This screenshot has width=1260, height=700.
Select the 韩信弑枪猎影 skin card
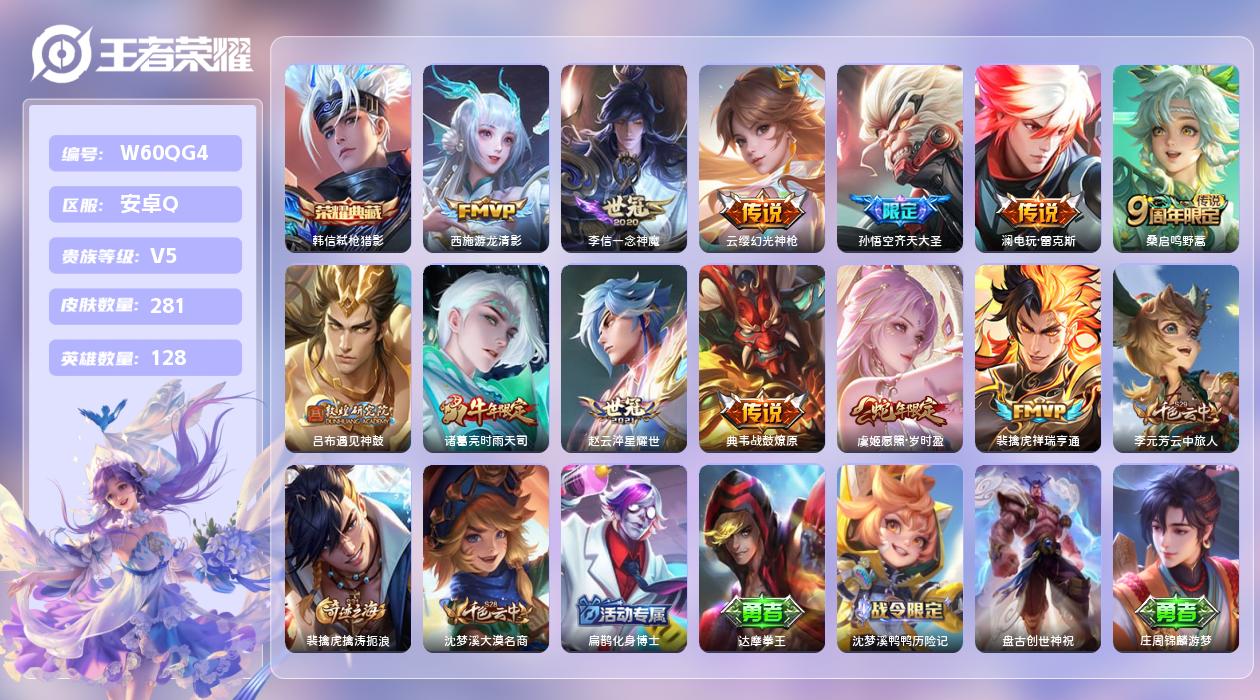coord(348,158)
